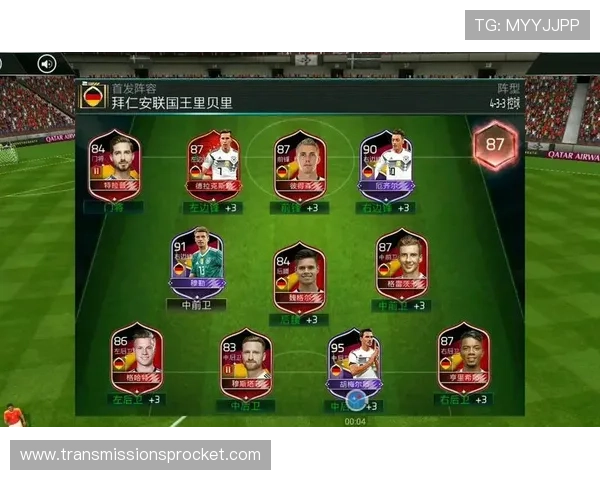
Task: Choose the 87-rated right back card
Action: tap(463, 358)
